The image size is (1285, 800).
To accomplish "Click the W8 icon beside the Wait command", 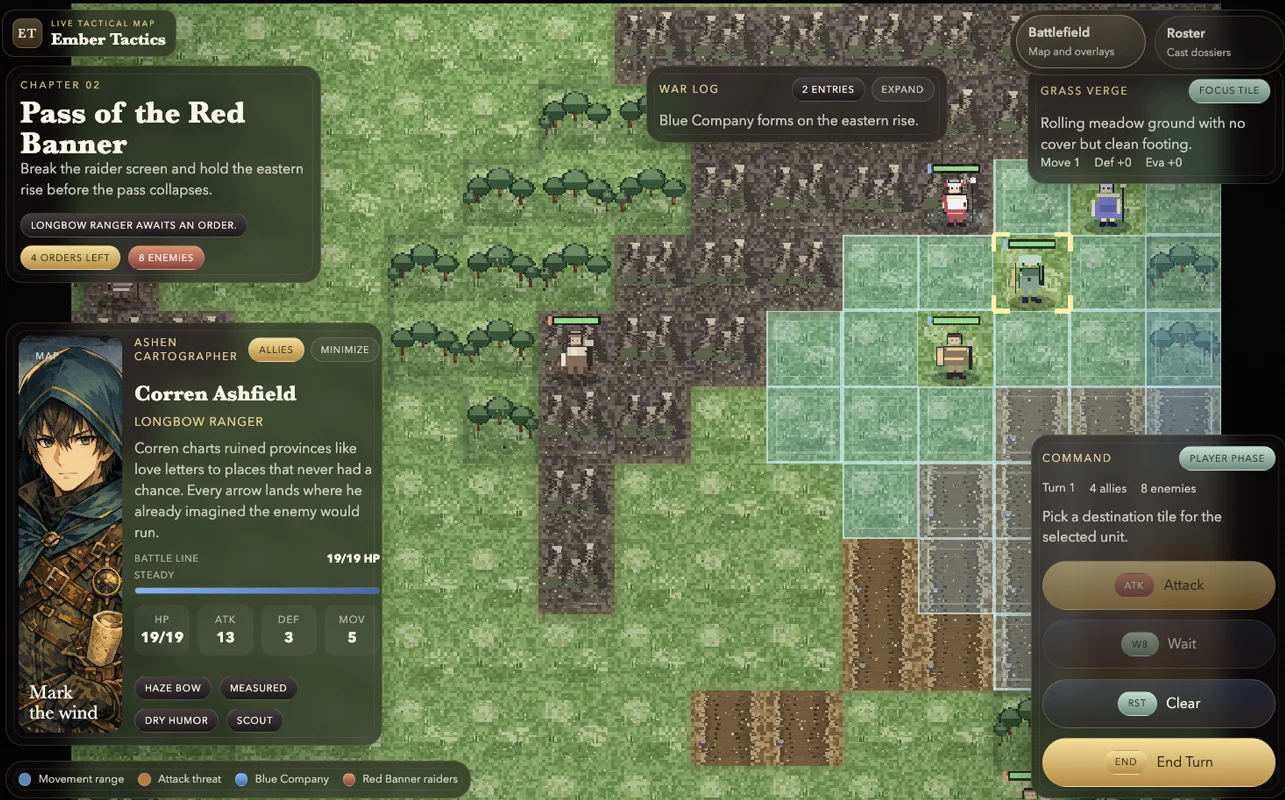I will (1139, 644).
